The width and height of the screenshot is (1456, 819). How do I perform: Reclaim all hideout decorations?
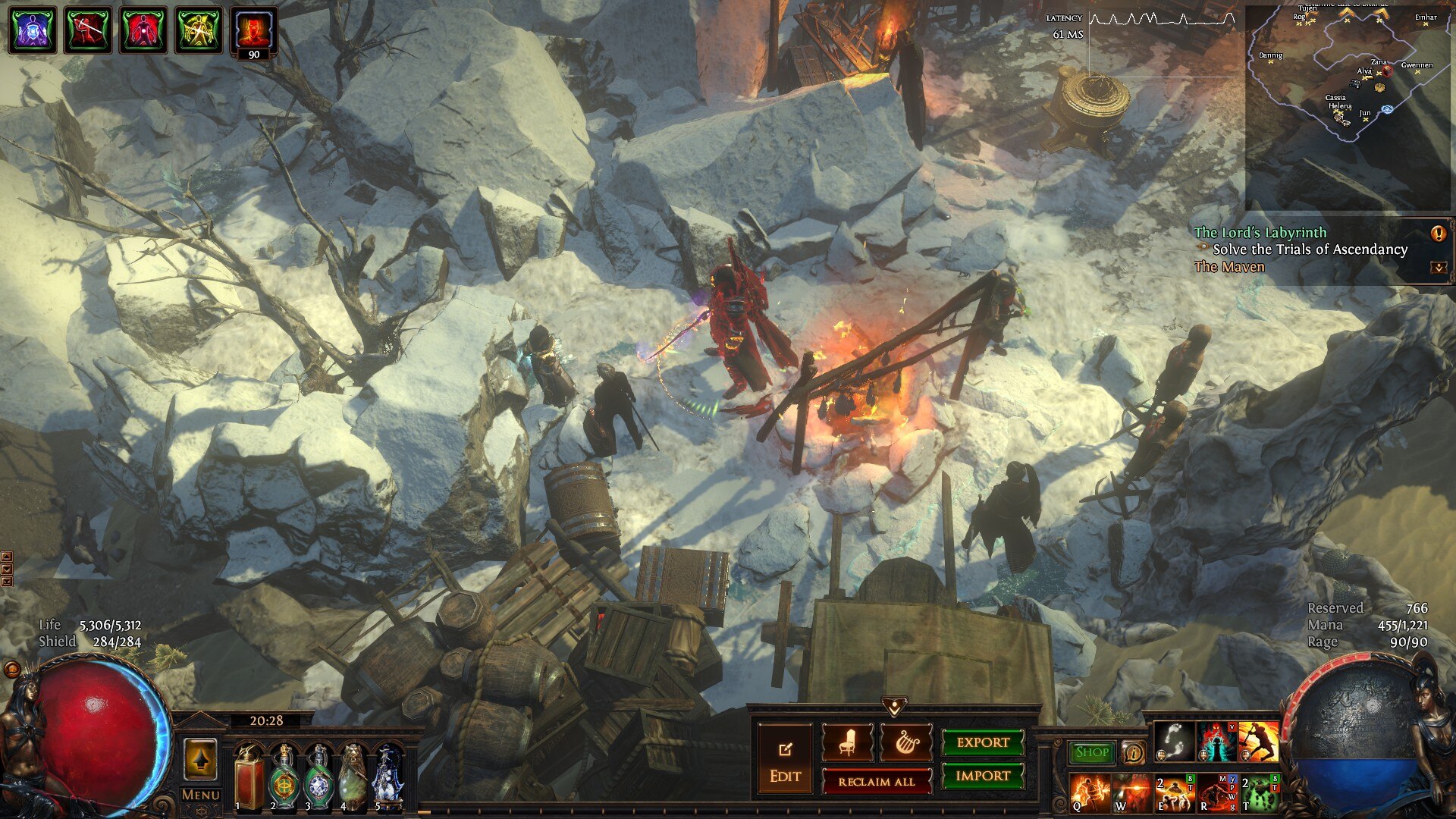[876, 782]
